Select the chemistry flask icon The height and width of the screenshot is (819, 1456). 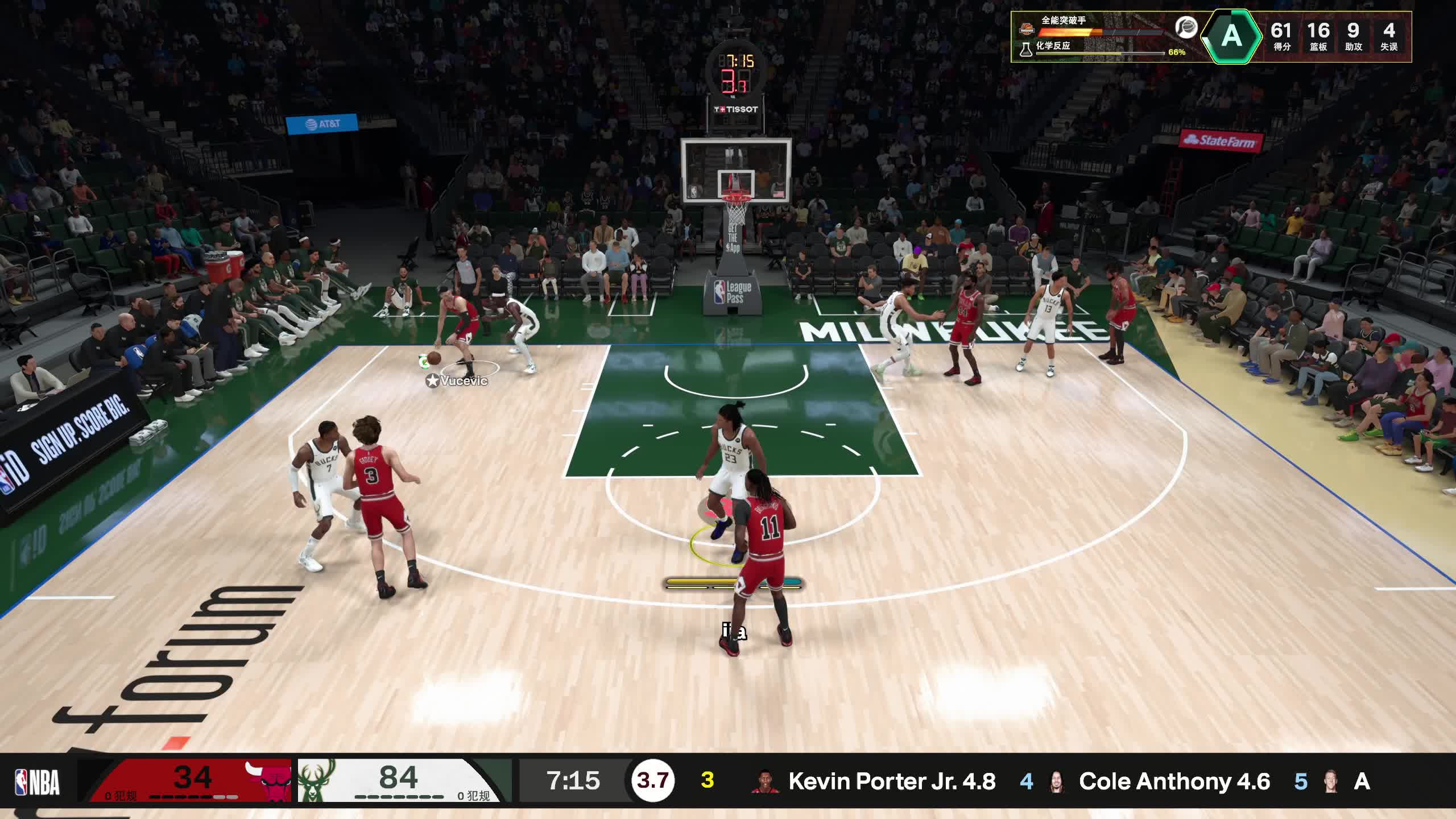tap(1025, 49)
